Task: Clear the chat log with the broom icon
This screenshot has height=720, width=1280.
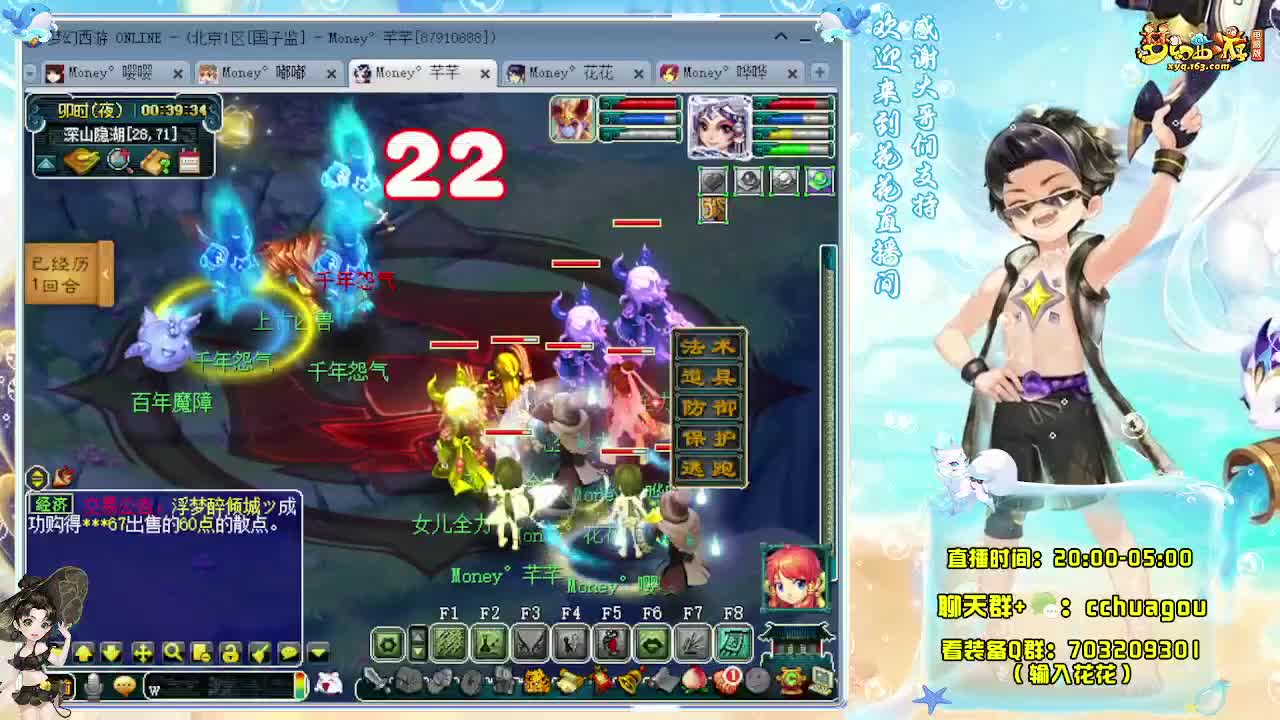Action: click(261, 652)
